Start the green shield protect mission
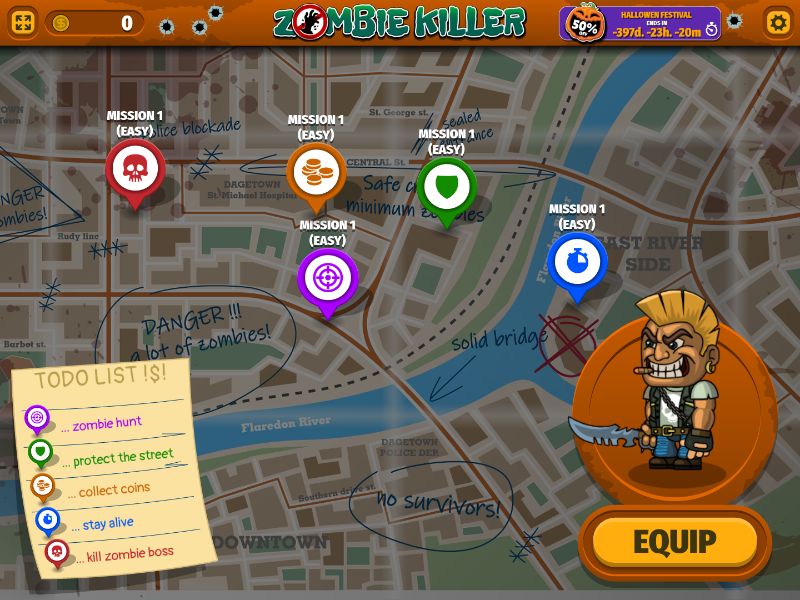Image resolution: width=800 pixels, height=600 pixels. (446, 187)
